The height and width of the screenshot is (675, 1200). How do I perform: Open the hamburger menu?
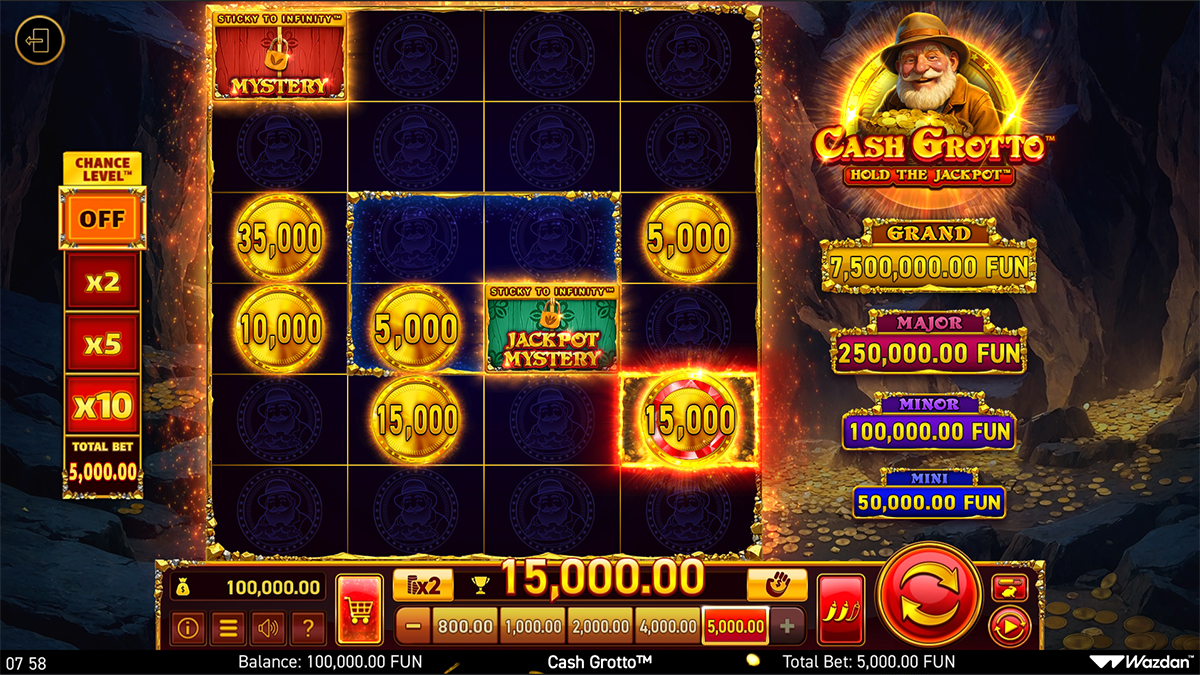coord(228,628)
